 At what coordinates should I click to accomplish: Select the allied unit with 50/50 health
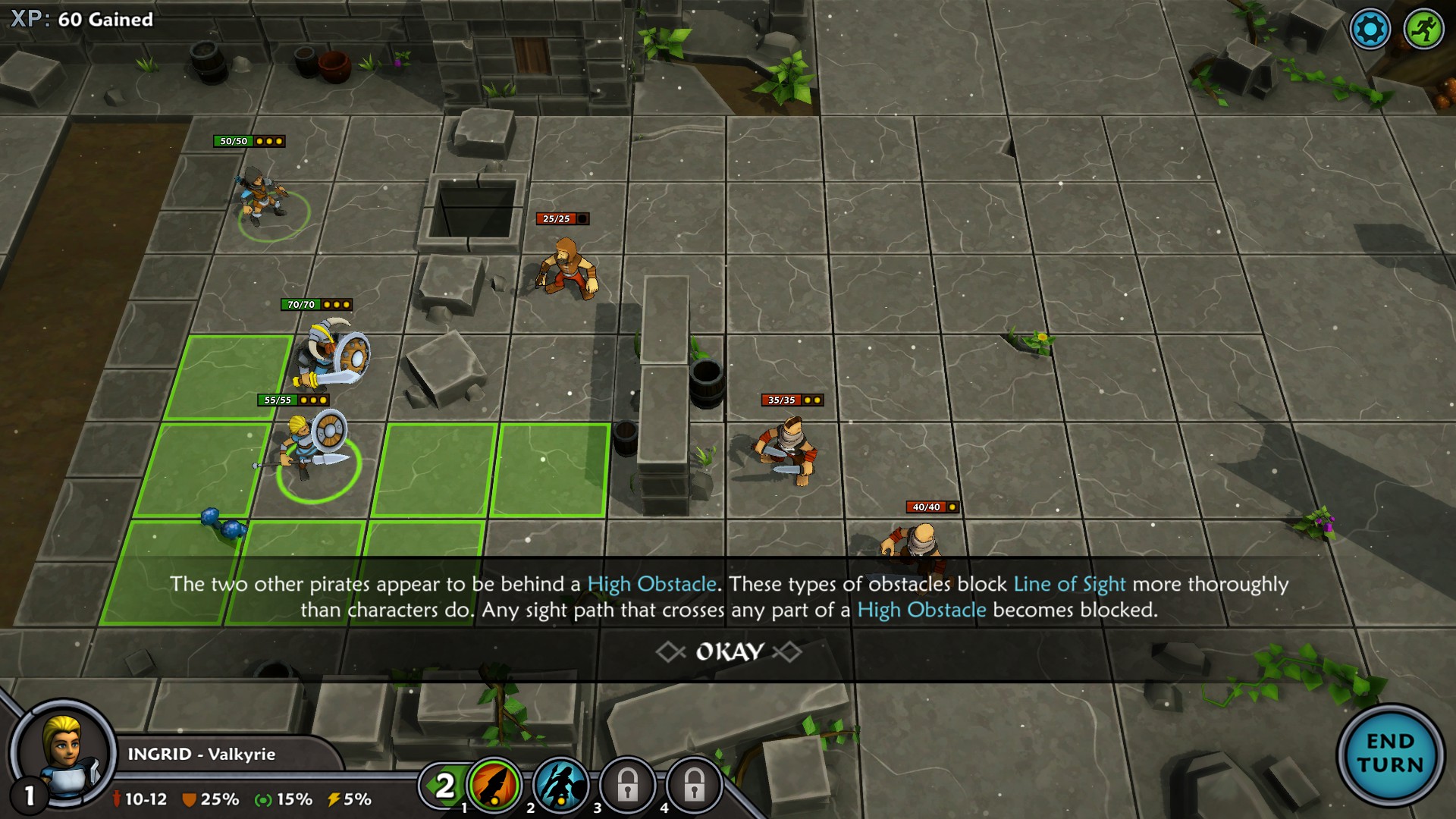click(x=262, y=199)
